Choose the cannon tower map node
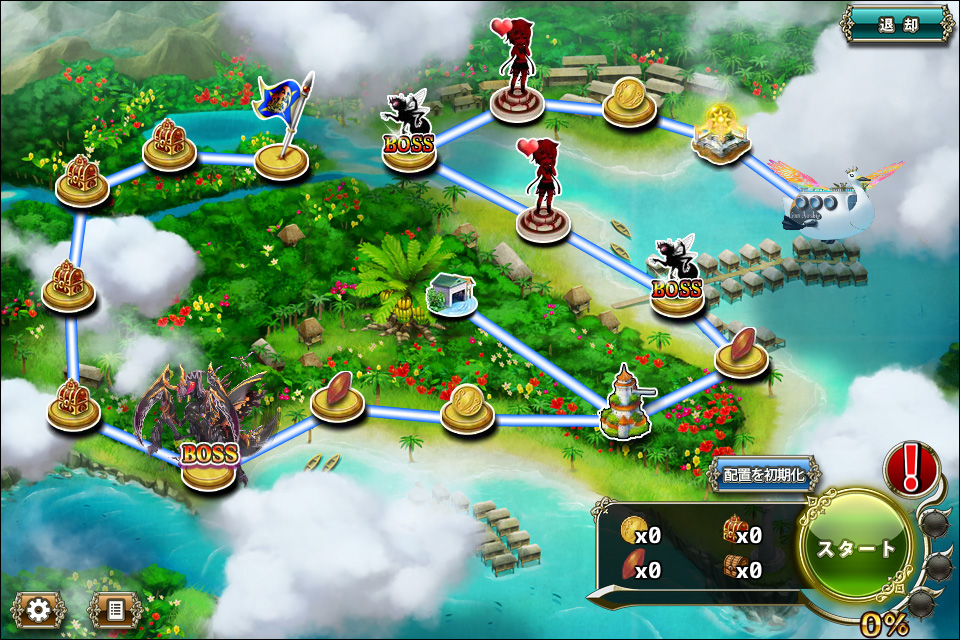Viewport: 960px width, 640px height. (x=625, y=405)
